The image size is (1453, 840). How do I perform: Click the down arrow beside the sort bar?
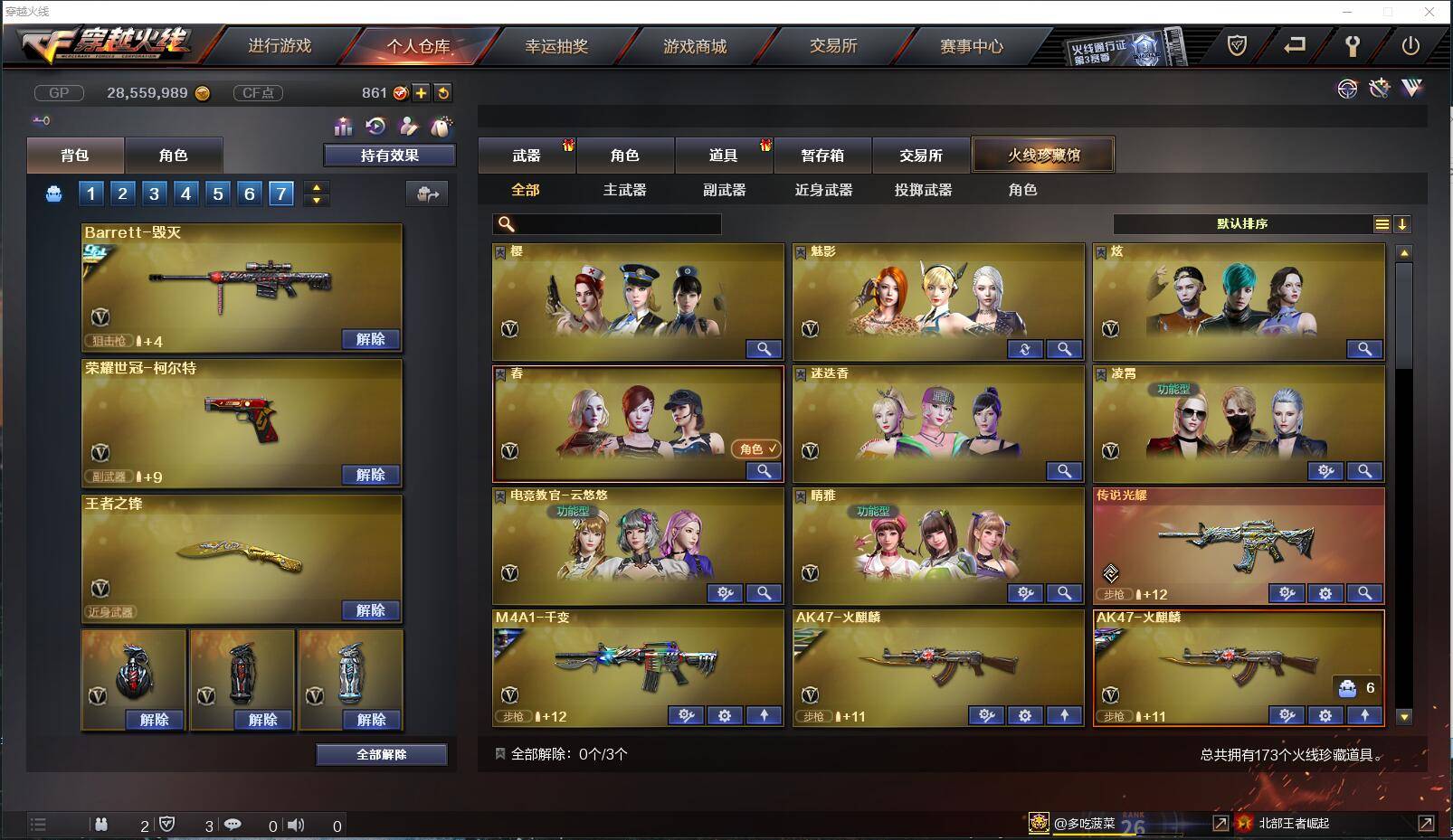pyautogui.click(x=1403, y=222)
